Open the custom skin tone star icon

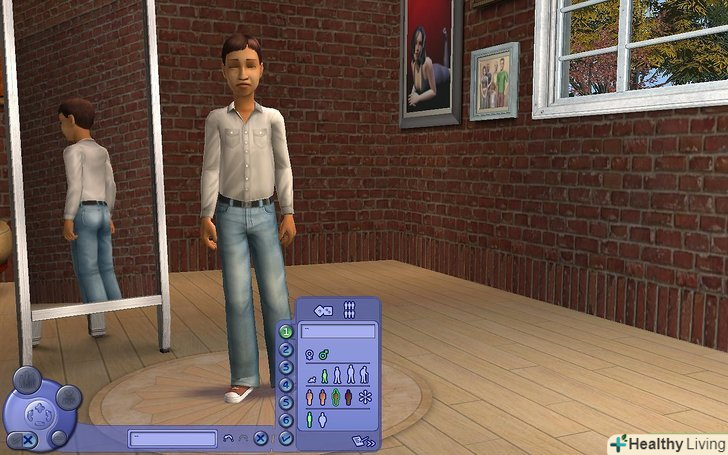tap(364, 398)
